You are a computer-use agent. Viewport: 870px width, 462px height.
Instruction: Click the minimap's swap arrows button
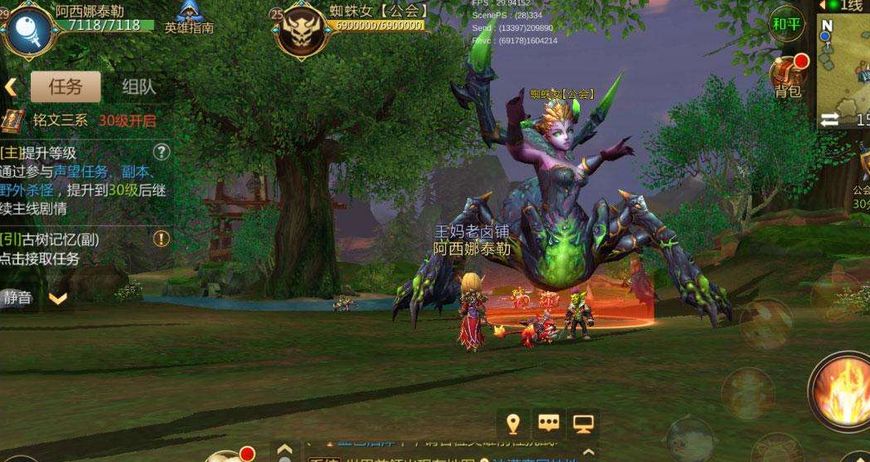[x=830, y=120]
